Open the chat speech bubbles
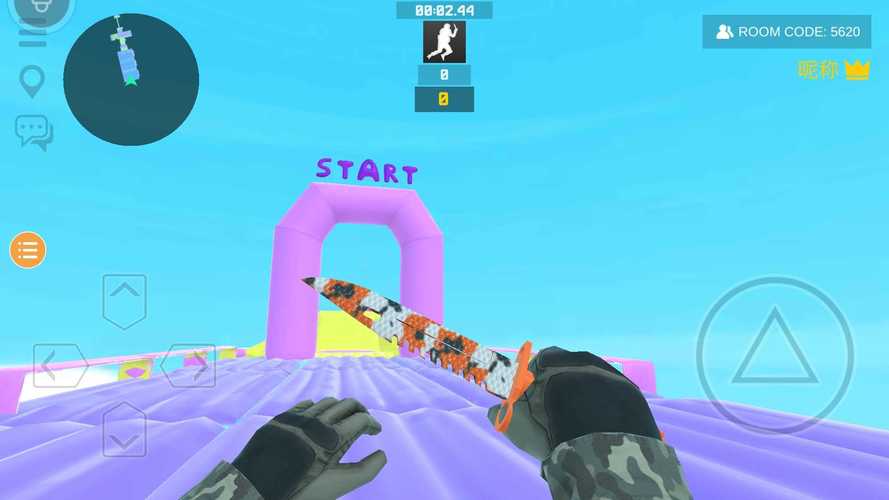The width and height of the screenshot is (889, 500). 33,132
